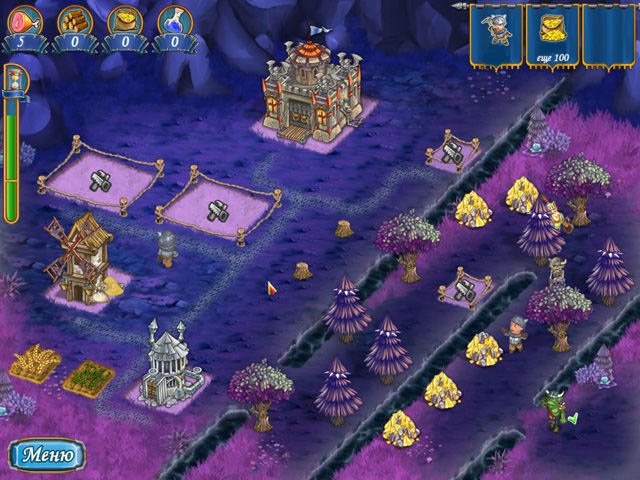Click the gold pile objective banner

(552, 33)
